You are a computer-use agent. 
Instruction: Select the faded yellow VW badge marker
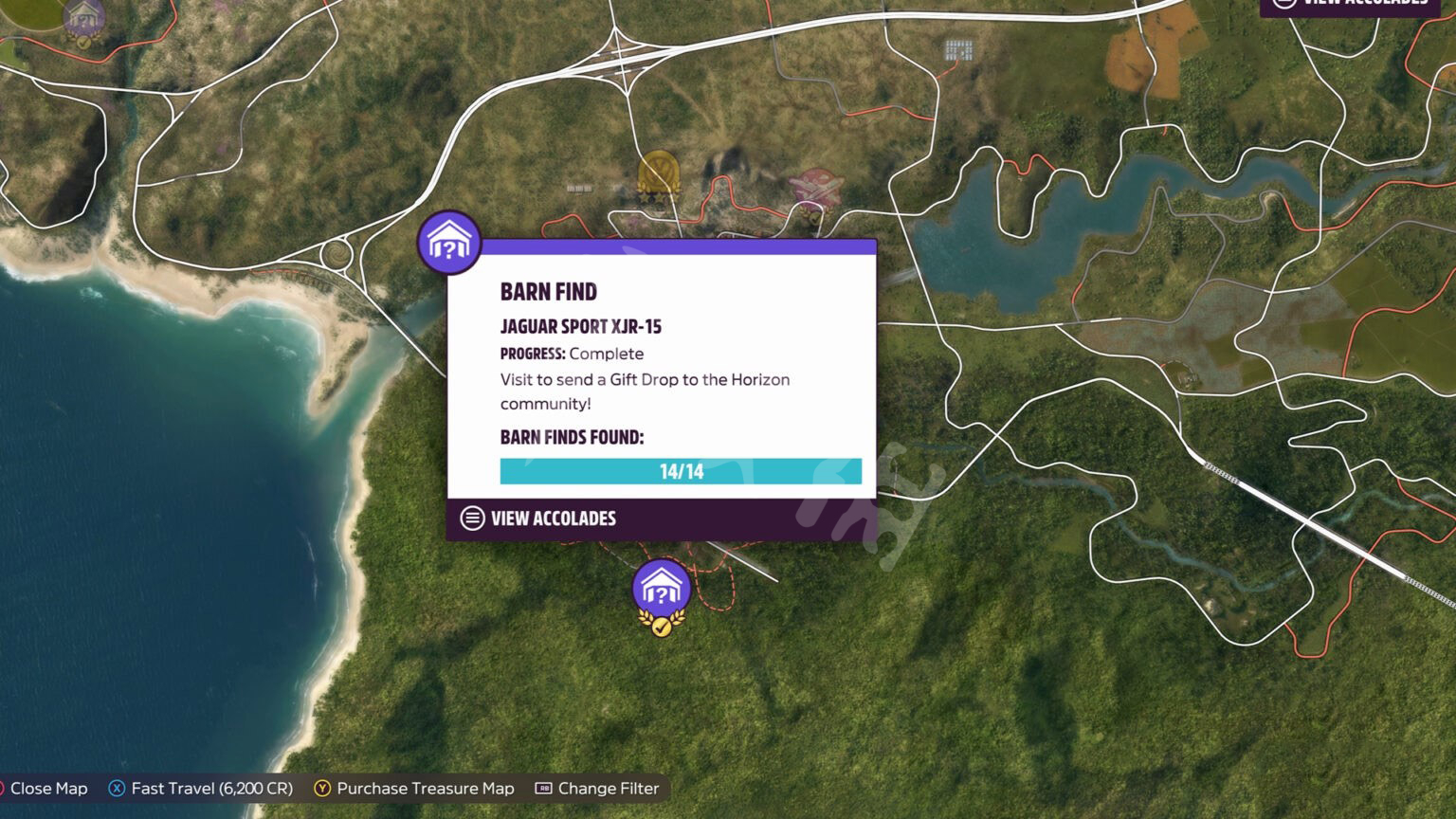click(658, 174)
